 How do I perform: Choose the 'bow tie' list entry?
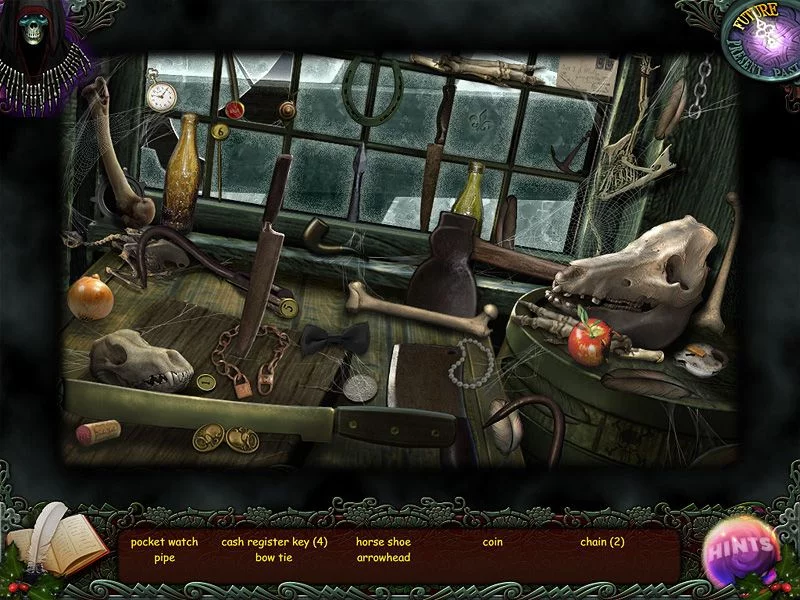(x=274, y=558)
